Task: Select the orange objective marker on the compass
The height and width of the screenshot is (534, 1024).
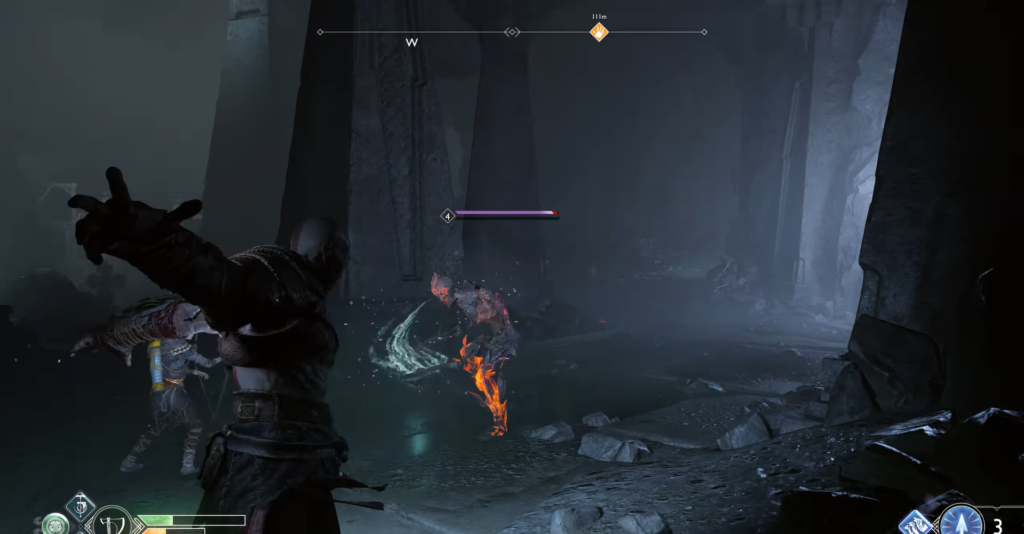Action: click(598, 32)
